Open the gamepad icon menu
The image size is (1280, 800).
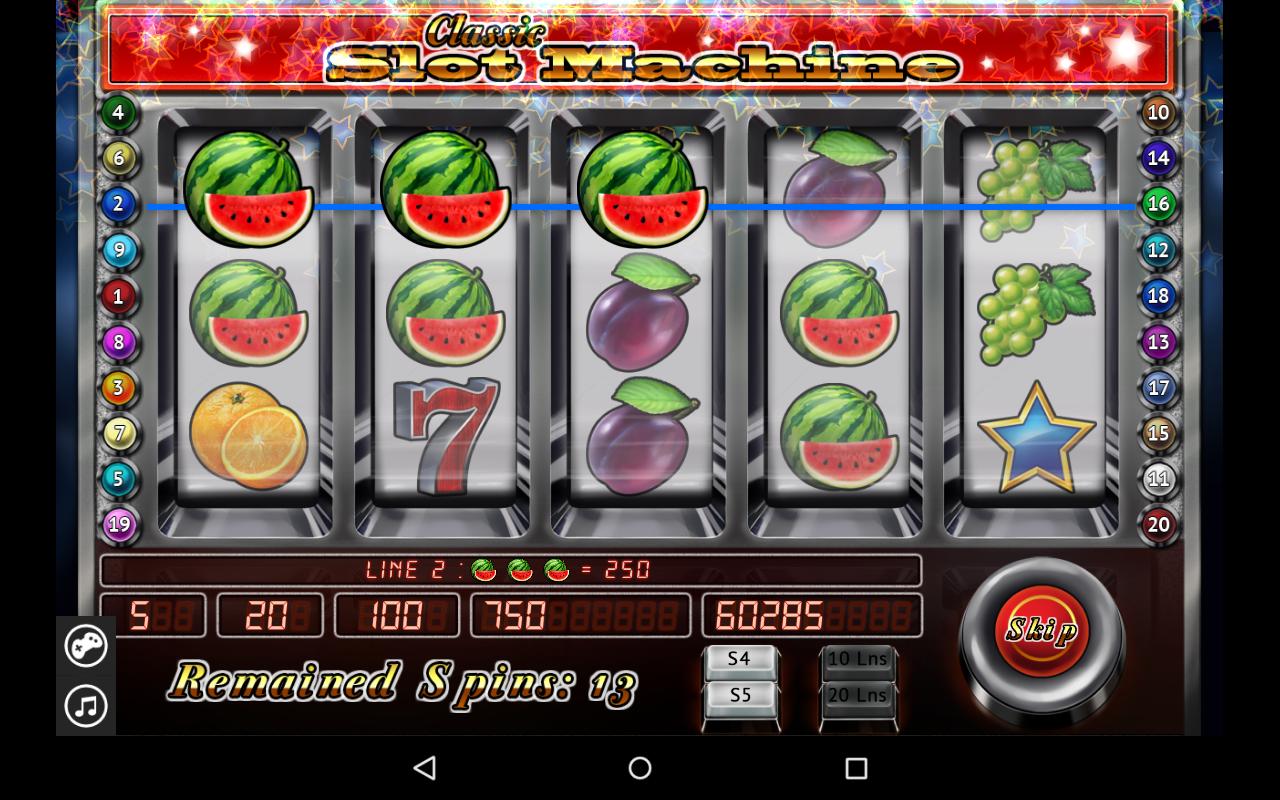[x=86, y=646]
